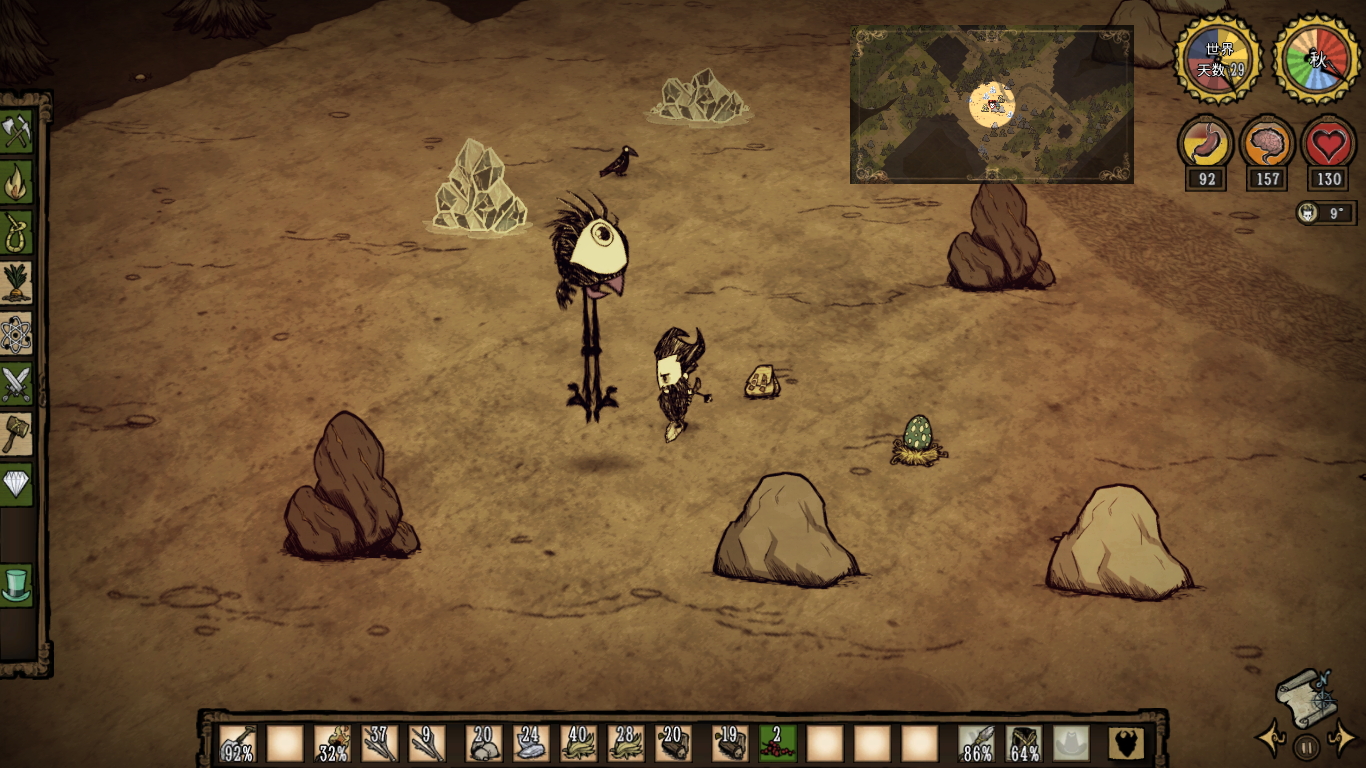Select the stack of 37 twigs
This screenshot has width=1366, height=768.
tap(381, 743)
